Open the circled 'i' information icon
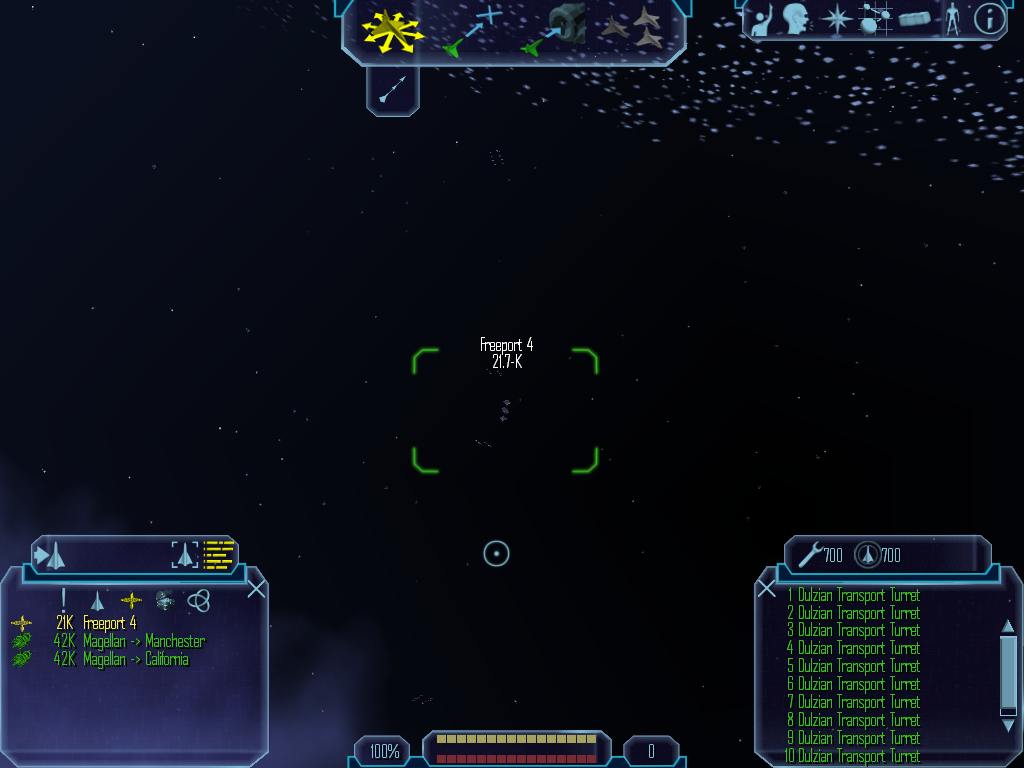Screen dimensions: 1024x768 coord(989,19)
